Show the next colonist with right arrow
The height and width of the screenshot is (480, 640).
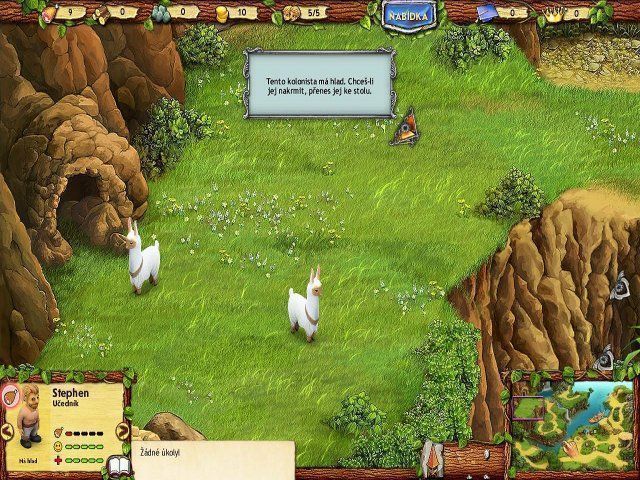pos(123,431)
